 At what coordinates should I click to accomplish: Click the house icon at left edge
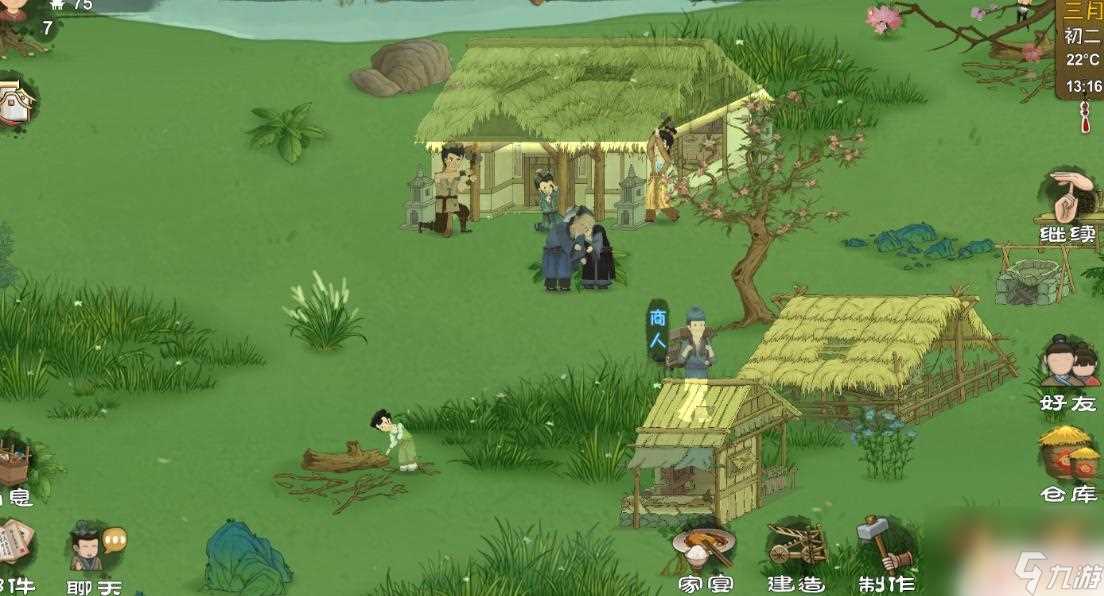coord(14,102)
